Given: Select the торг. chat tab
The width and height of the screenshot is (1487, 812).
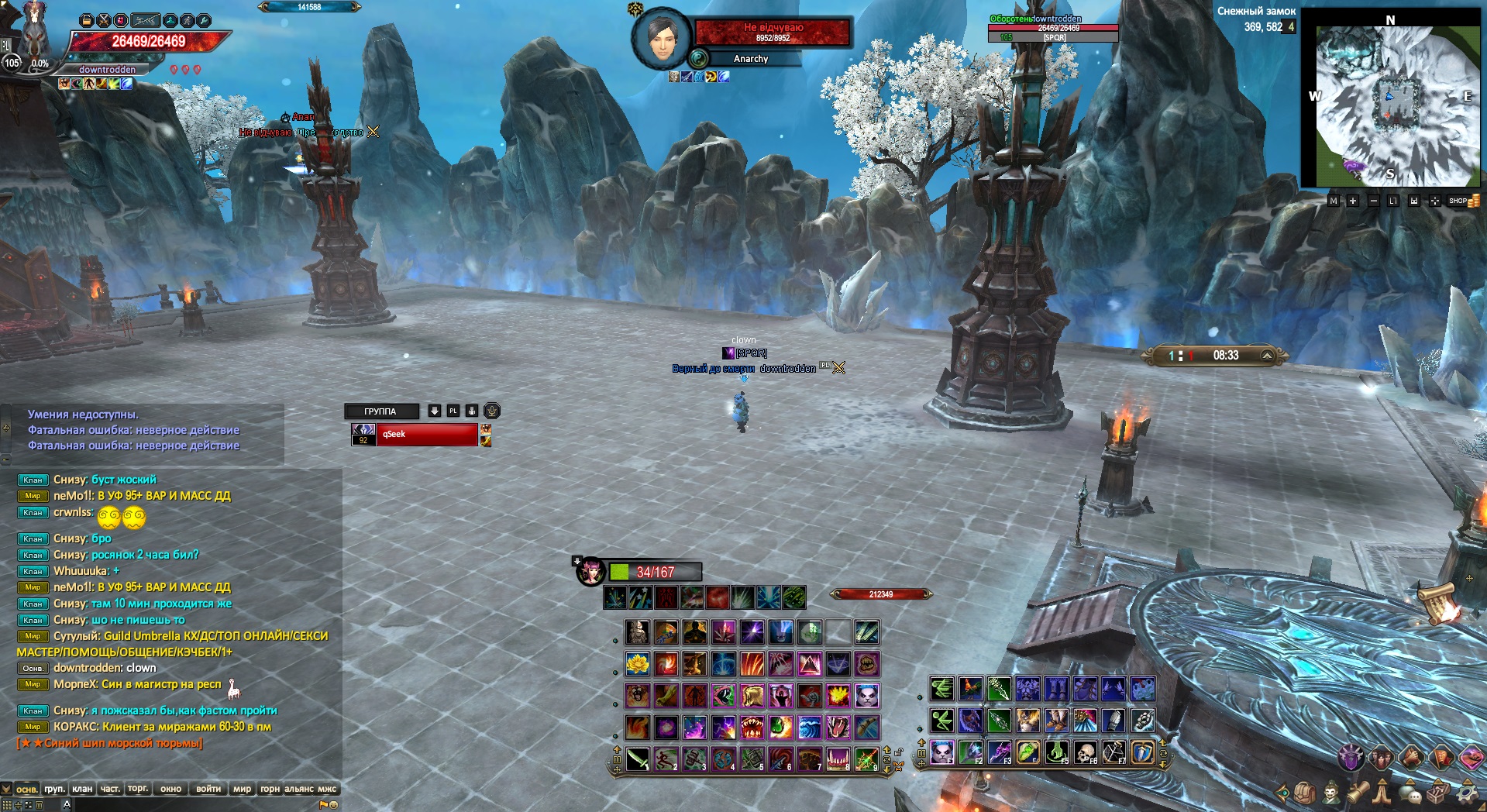Looking at the screenshot, I should (138, 789).
